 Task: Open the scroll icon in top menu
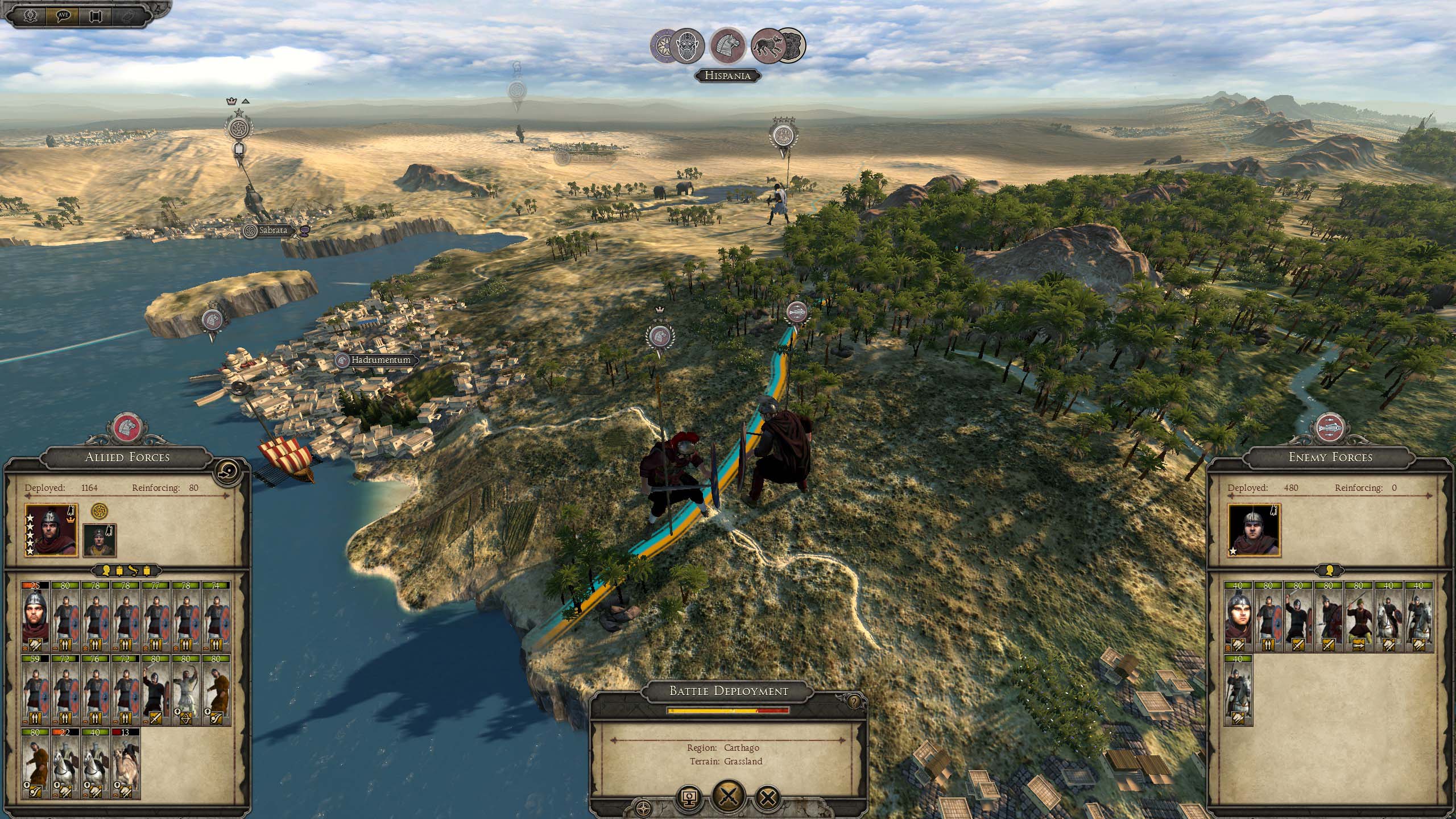pos(95,15)
